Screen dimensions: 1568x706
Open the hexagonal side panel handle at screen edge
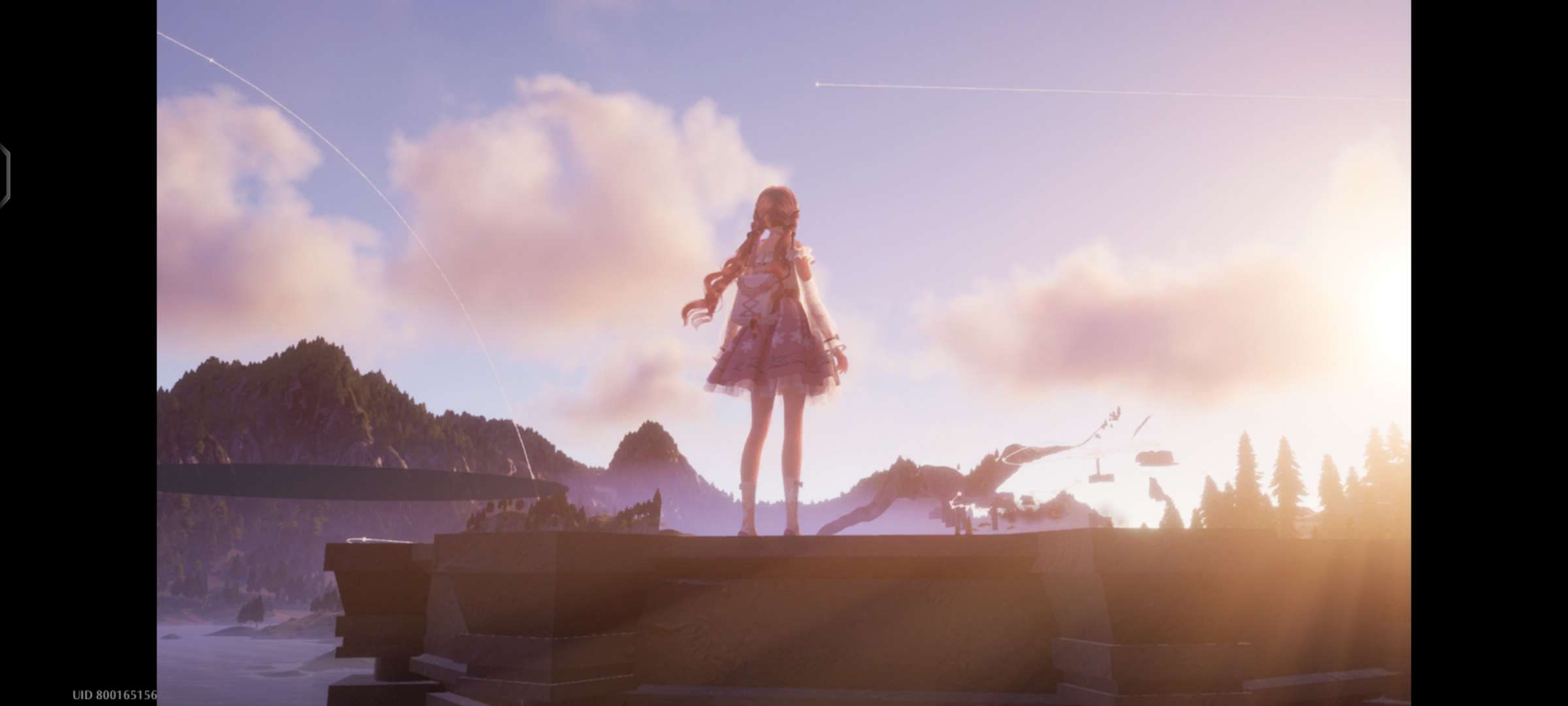(5, 177)
